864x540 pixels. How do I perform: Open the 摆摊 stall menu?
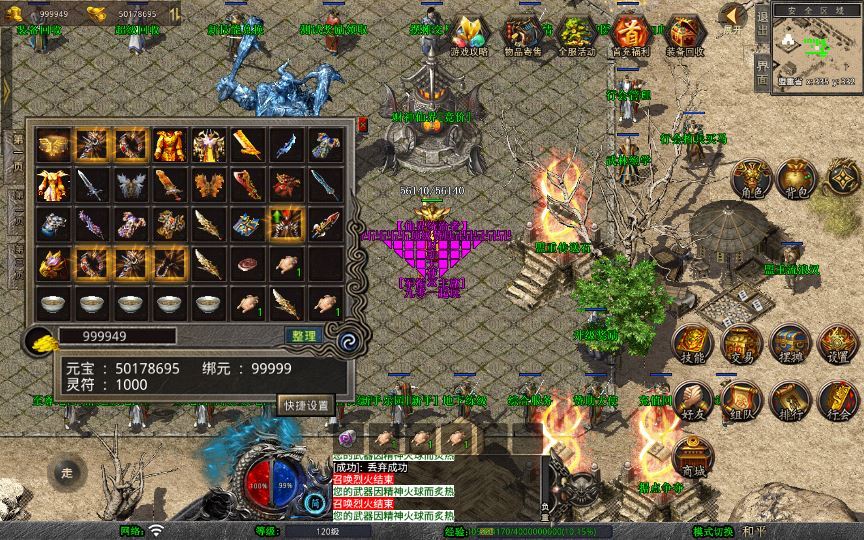[790, 344]
